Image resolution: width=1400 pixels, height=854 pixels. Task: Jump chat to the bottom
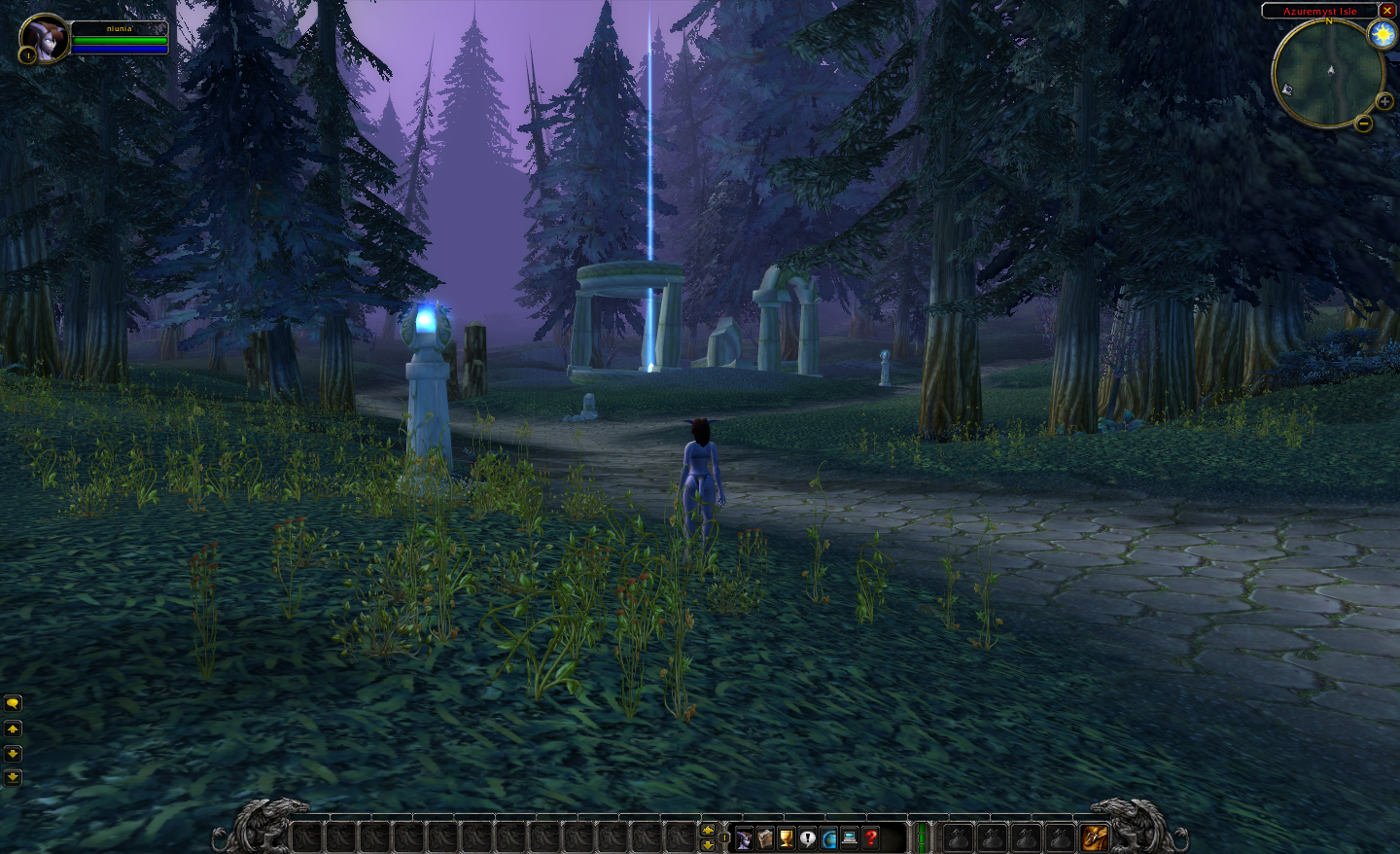[x=13, y=777]
